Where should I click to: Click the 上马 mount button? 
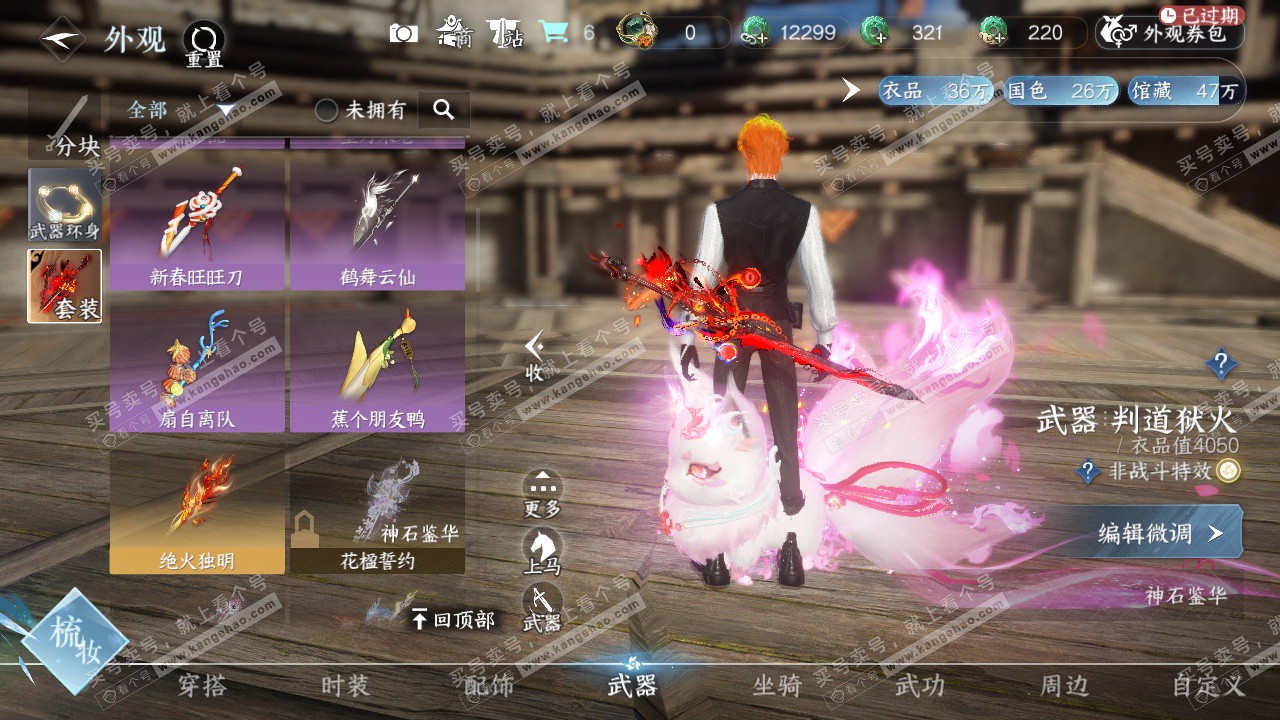click(x=542, y=552)
